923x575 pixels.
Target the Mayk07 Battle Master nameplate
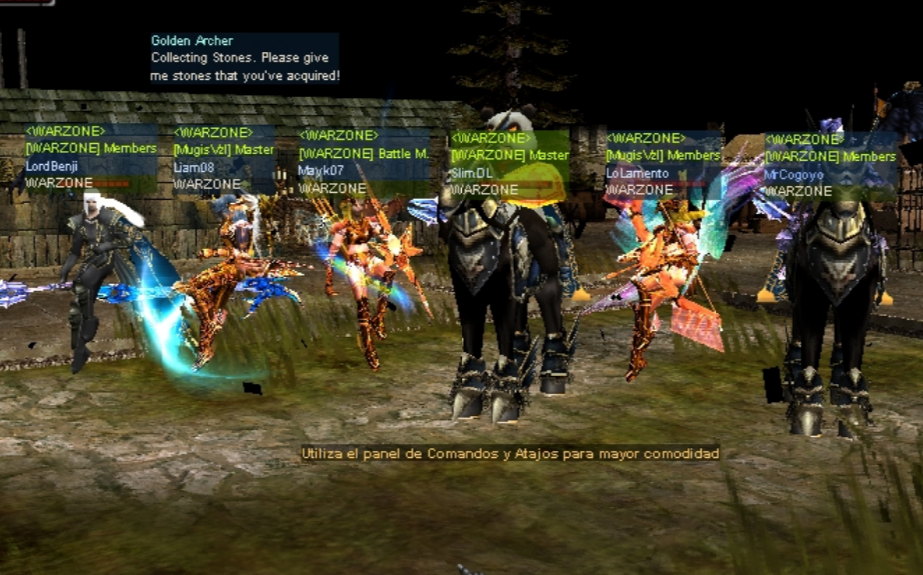tap(321, 171)
